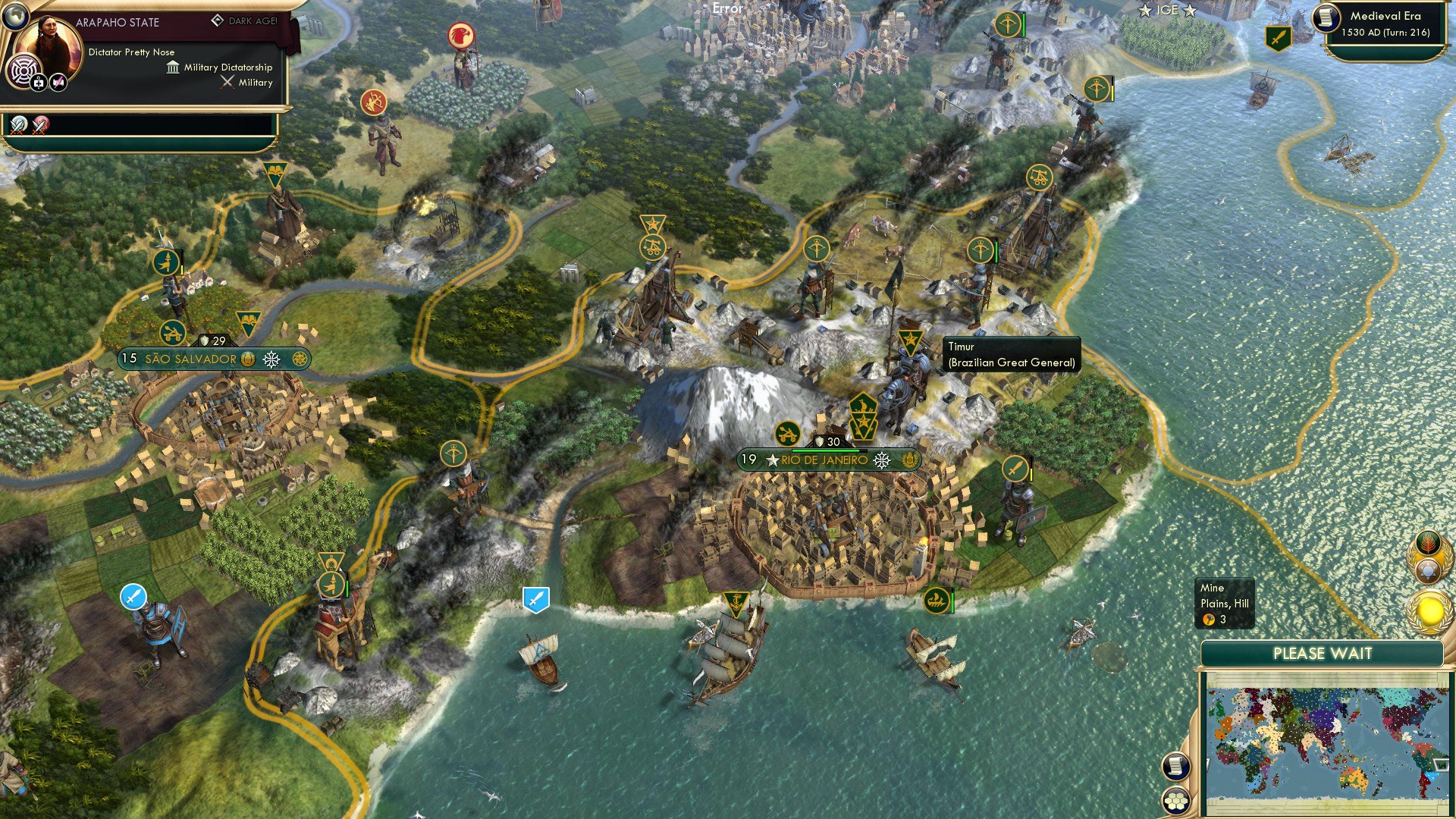This screenshot has width=1456, height=819.
Task: Click the purple religion emblem below the leader portrait
Action: [24, 71]
